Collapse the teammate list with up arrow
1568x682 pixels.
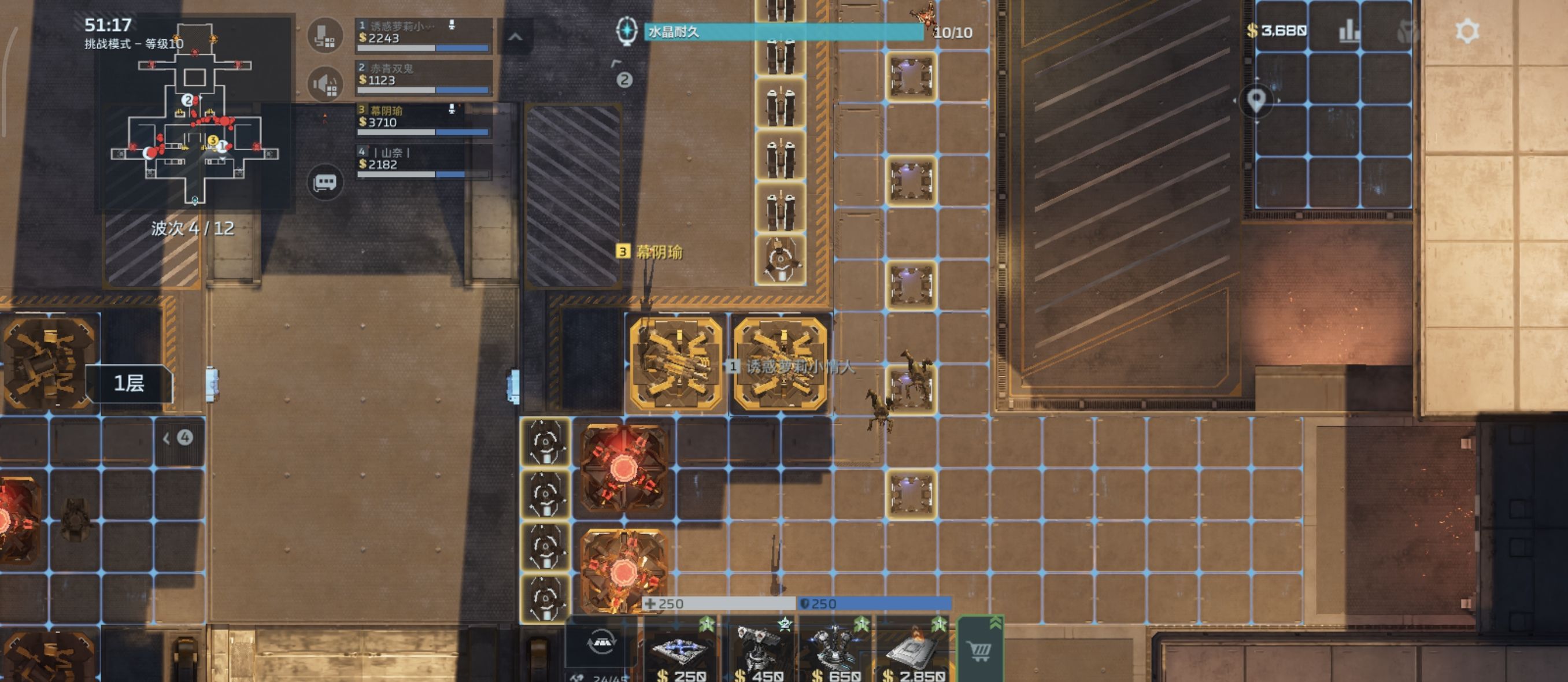[515, 37]
